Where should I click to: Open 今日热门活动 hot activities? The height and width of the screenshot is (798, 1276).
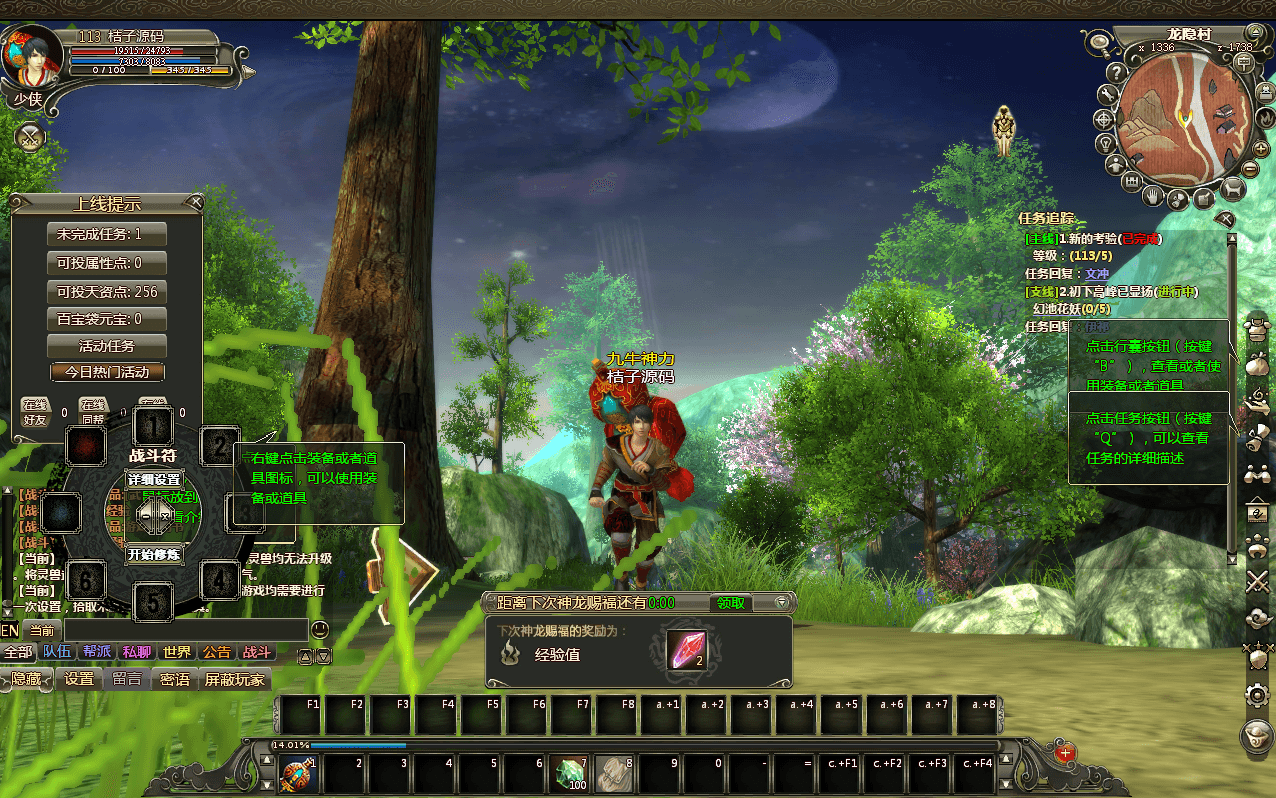coord(107,372)
